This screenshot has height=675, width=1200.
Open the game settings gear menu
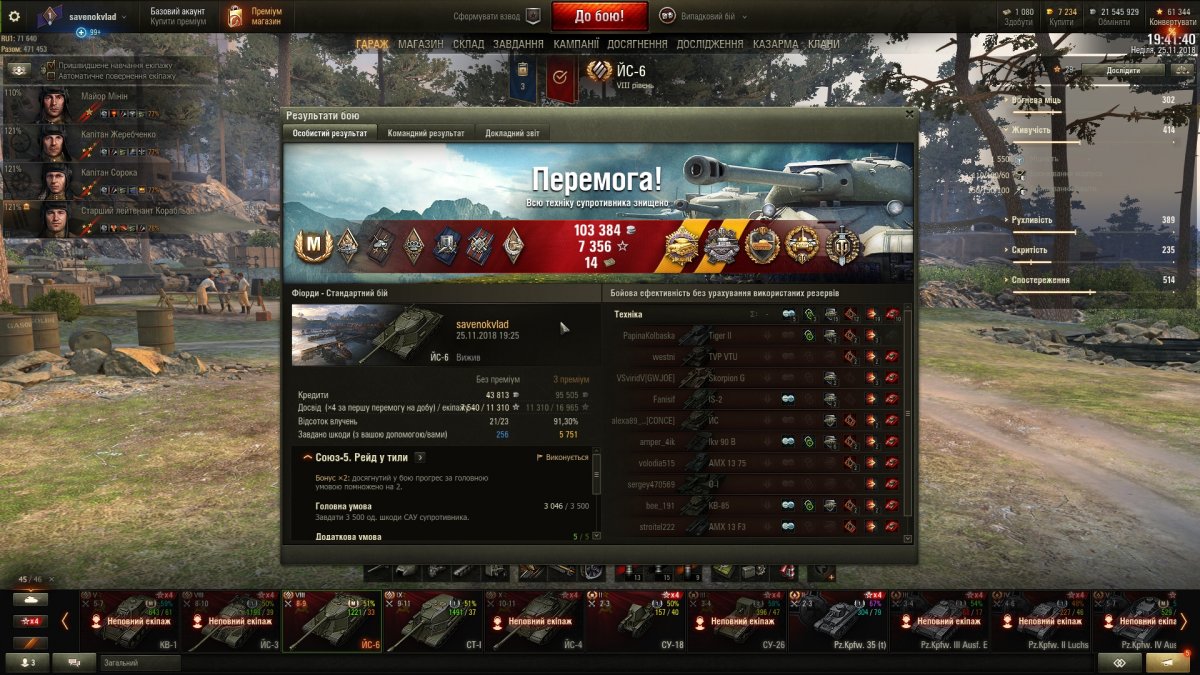[x=14, y=16]
